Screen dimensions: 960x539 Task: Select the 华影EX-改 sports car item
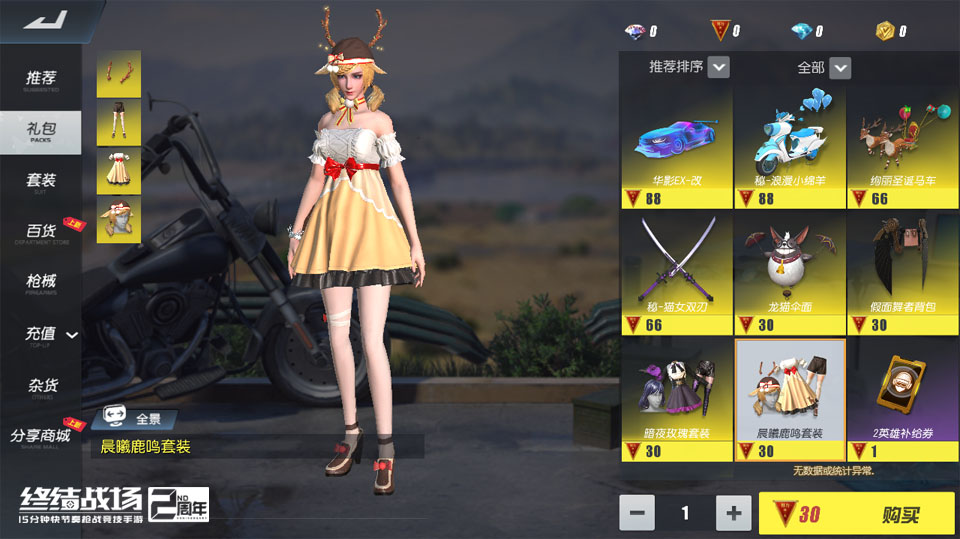[x=676, y=147]
